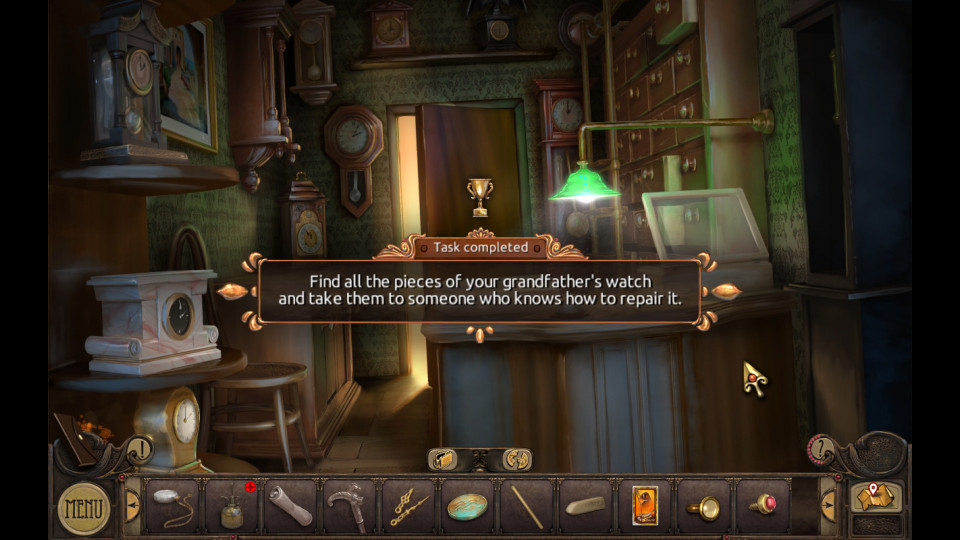The width and height of the screenshot is (960, 540).
Task: Select the turquoise oval stone item
Action: 466,506
